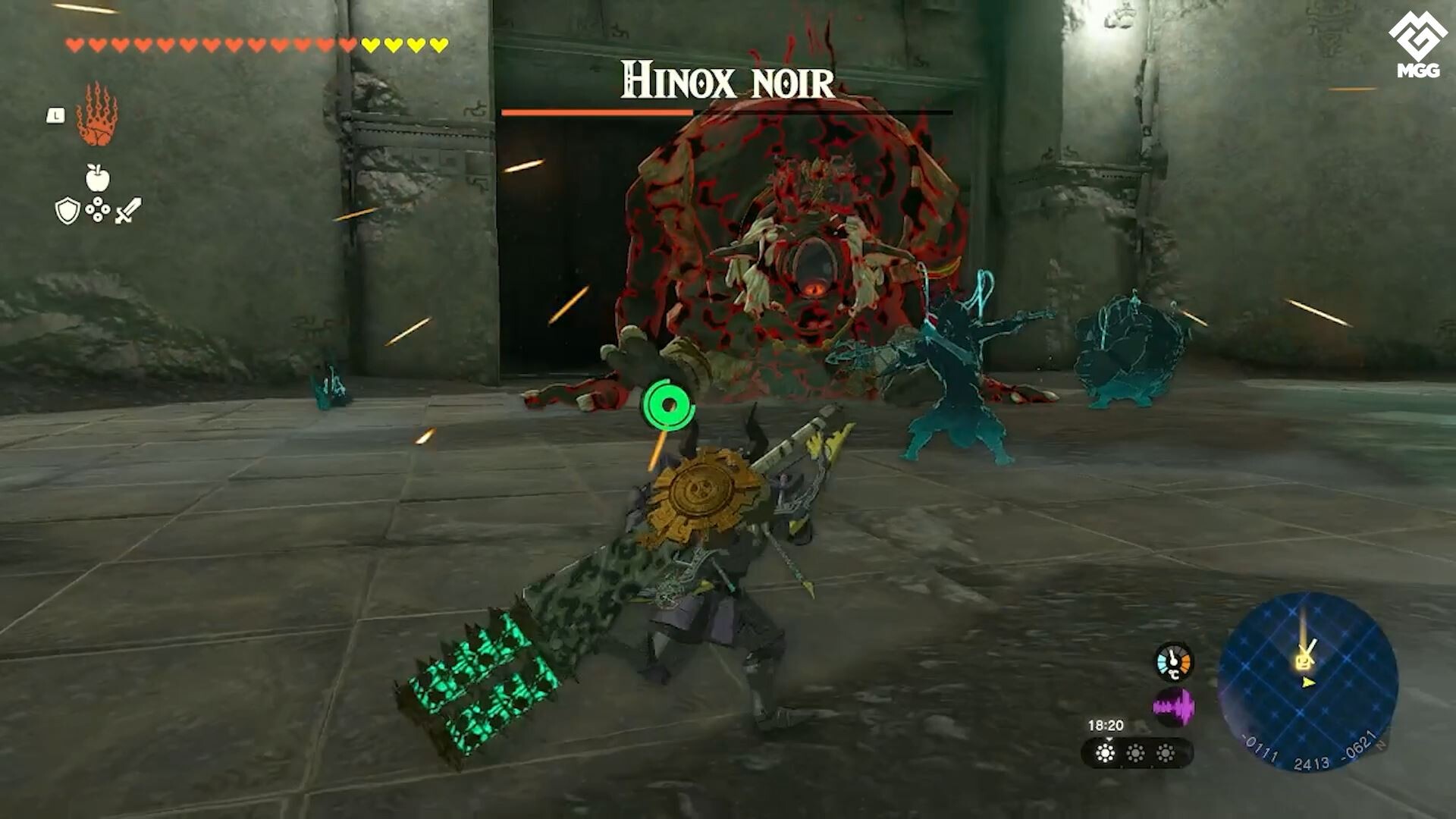This screenshot has height=819, width=1456.
Task: Click the 18:20 clock display
Action: click(x=1106, y=724)
